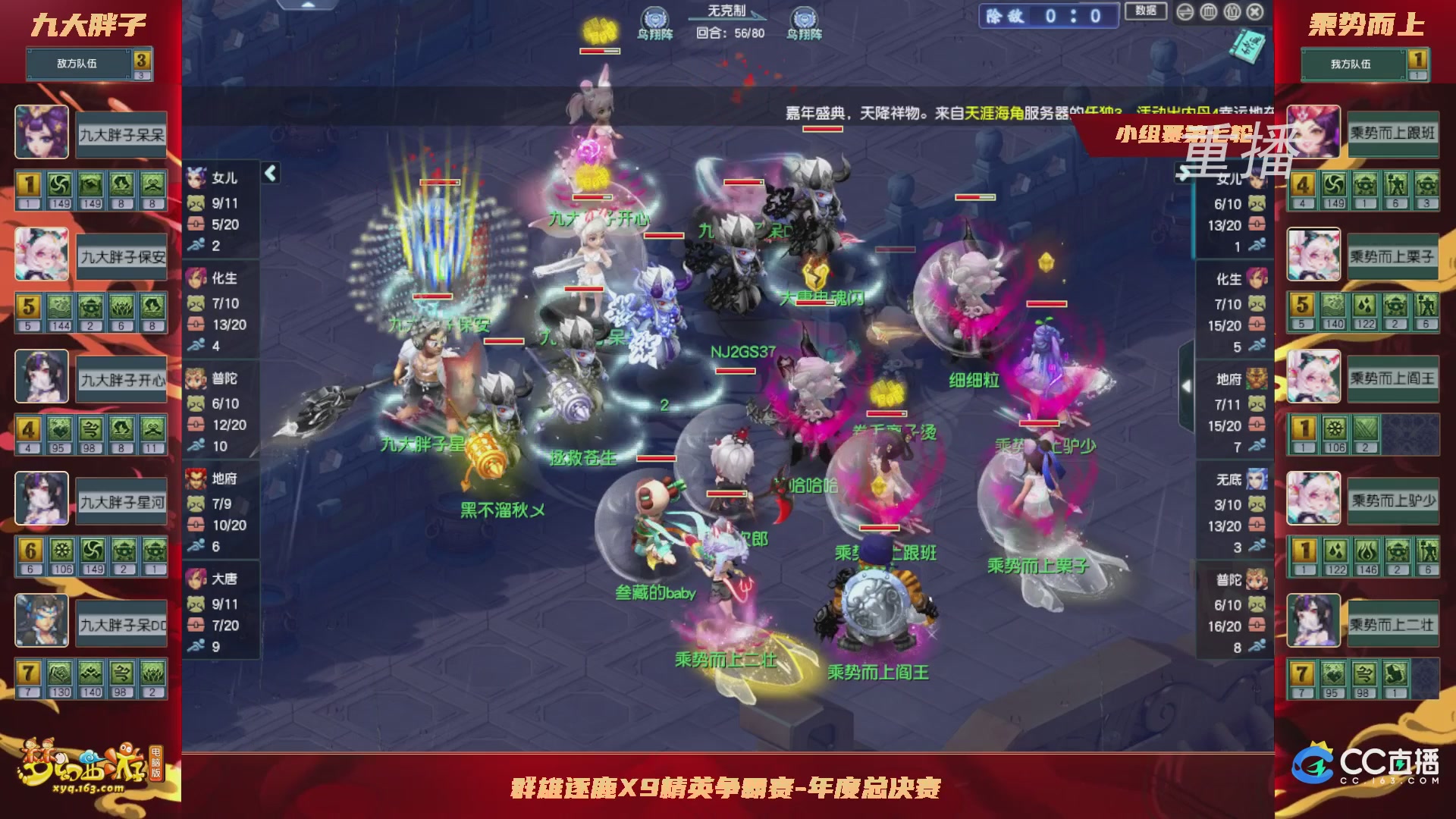Viewport: 1456px width, 819px height.
Task: Select the swap-arrows icon in top-right toolbar
Action: [1185, 11]
